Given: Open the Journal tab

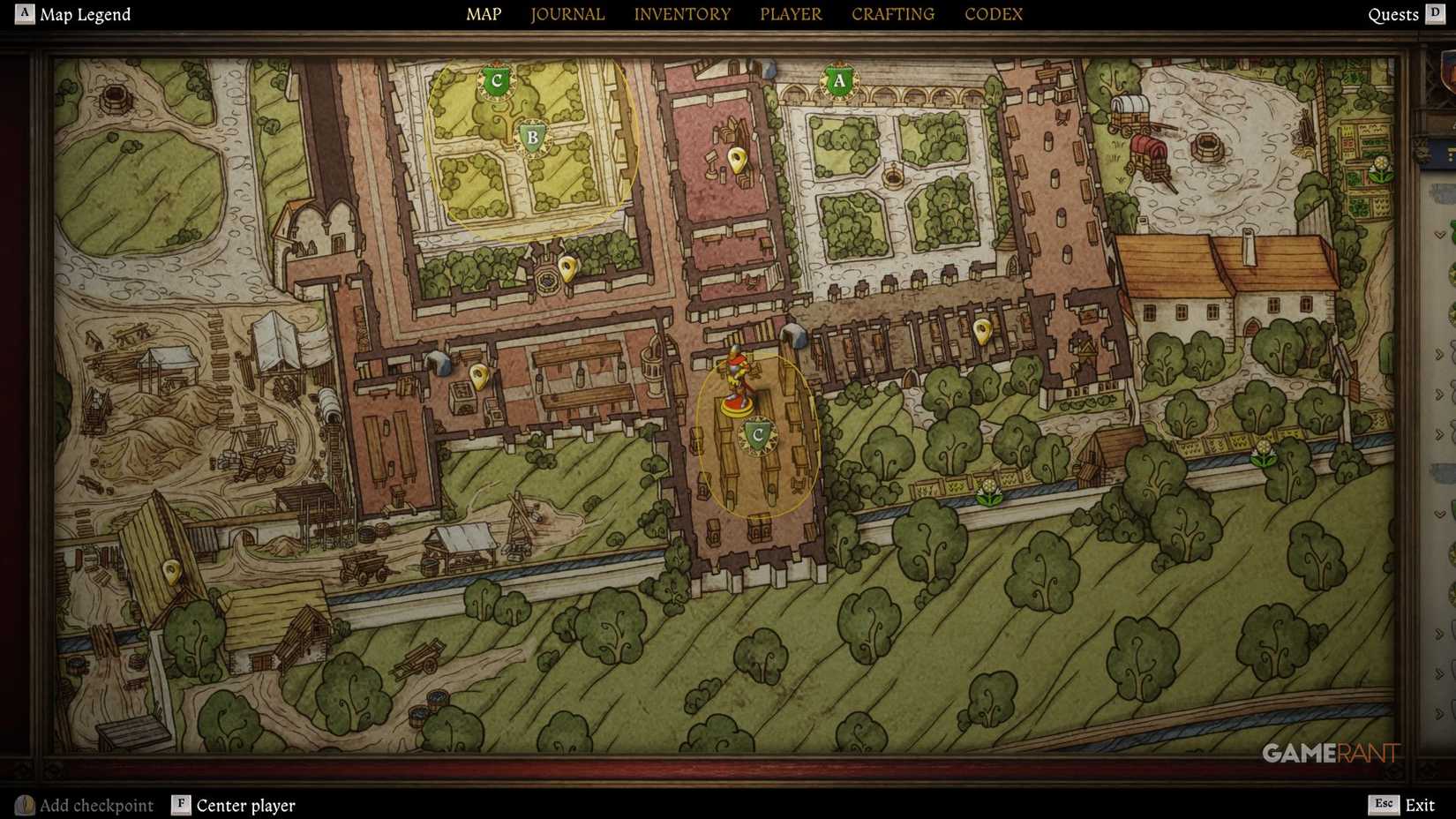Looking at the screenshot, I should click(567, 14).
